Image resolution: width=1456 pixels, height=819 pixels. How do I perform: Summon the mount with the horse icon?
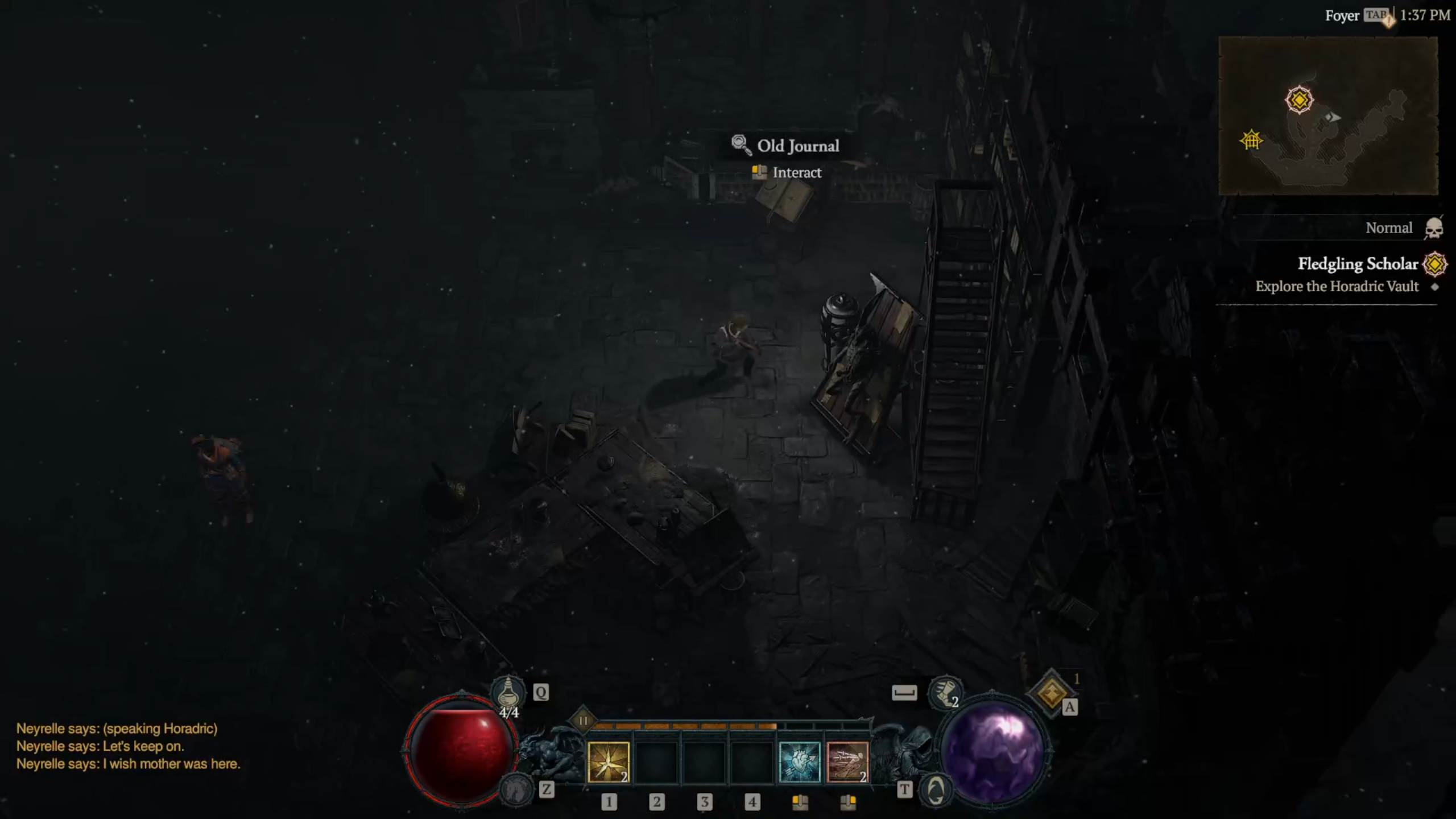click(x=515, y=789)
